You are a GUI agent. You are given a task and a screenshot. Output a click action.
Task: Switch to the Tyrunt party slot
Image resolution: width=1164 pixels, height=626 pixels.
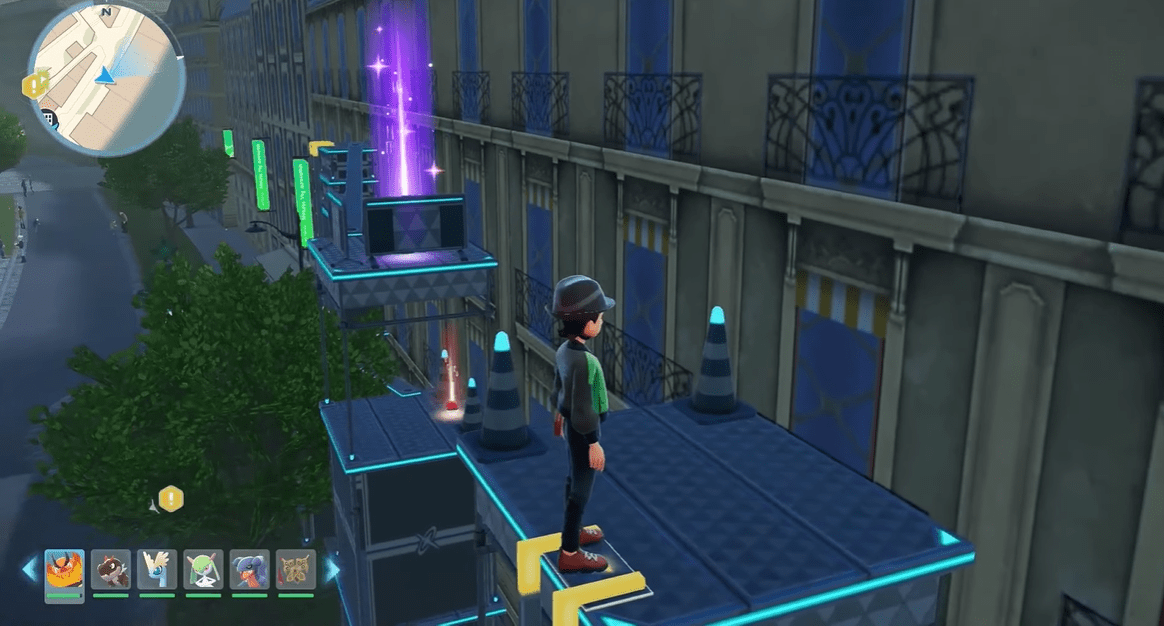pyautogui.click(x=111, y=570)
